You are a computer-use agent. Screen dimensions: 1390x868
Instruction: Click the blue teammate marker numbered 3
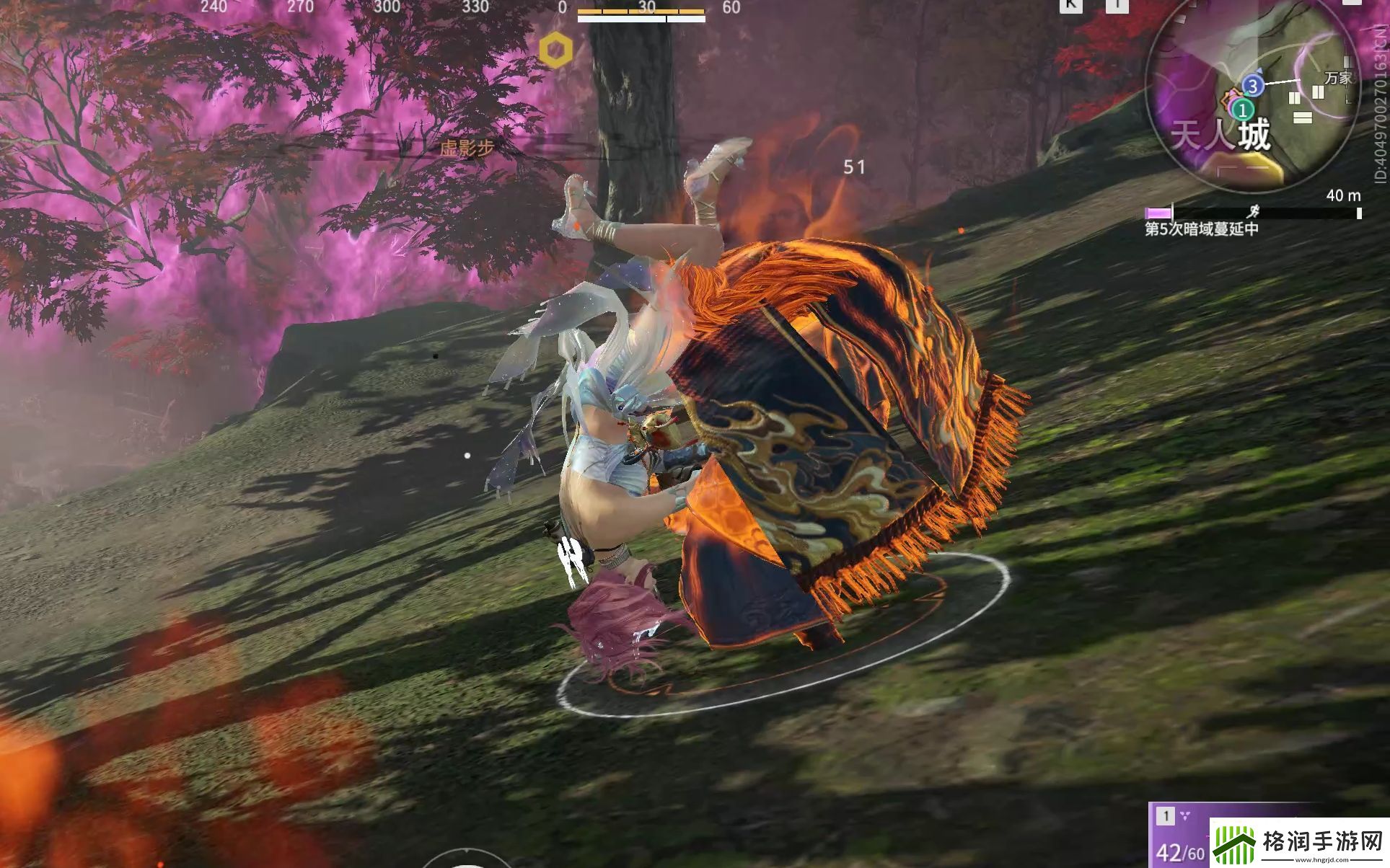point(1253,87)
